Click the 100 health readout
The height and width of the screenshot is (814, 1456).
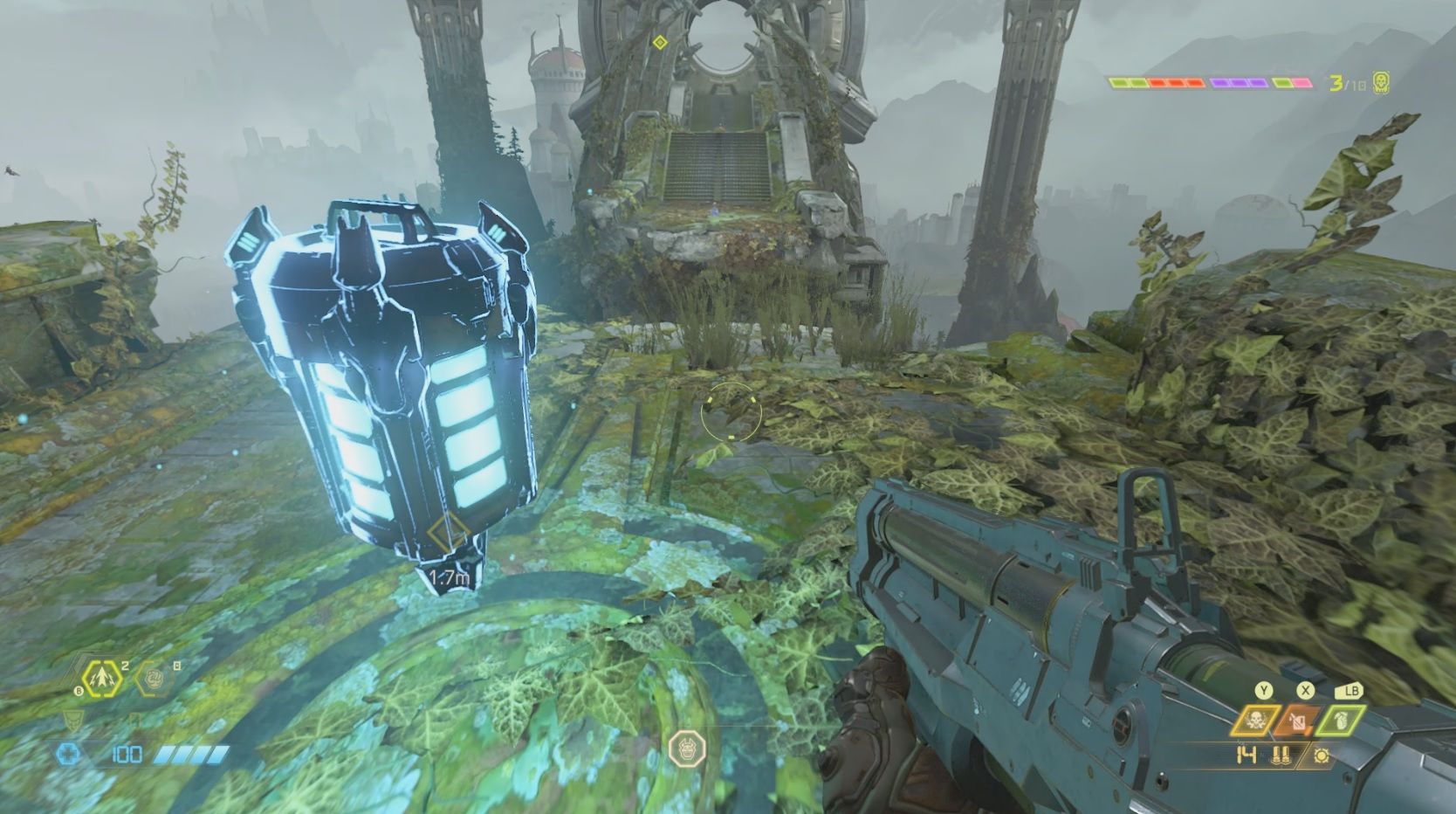click(126, 755)
